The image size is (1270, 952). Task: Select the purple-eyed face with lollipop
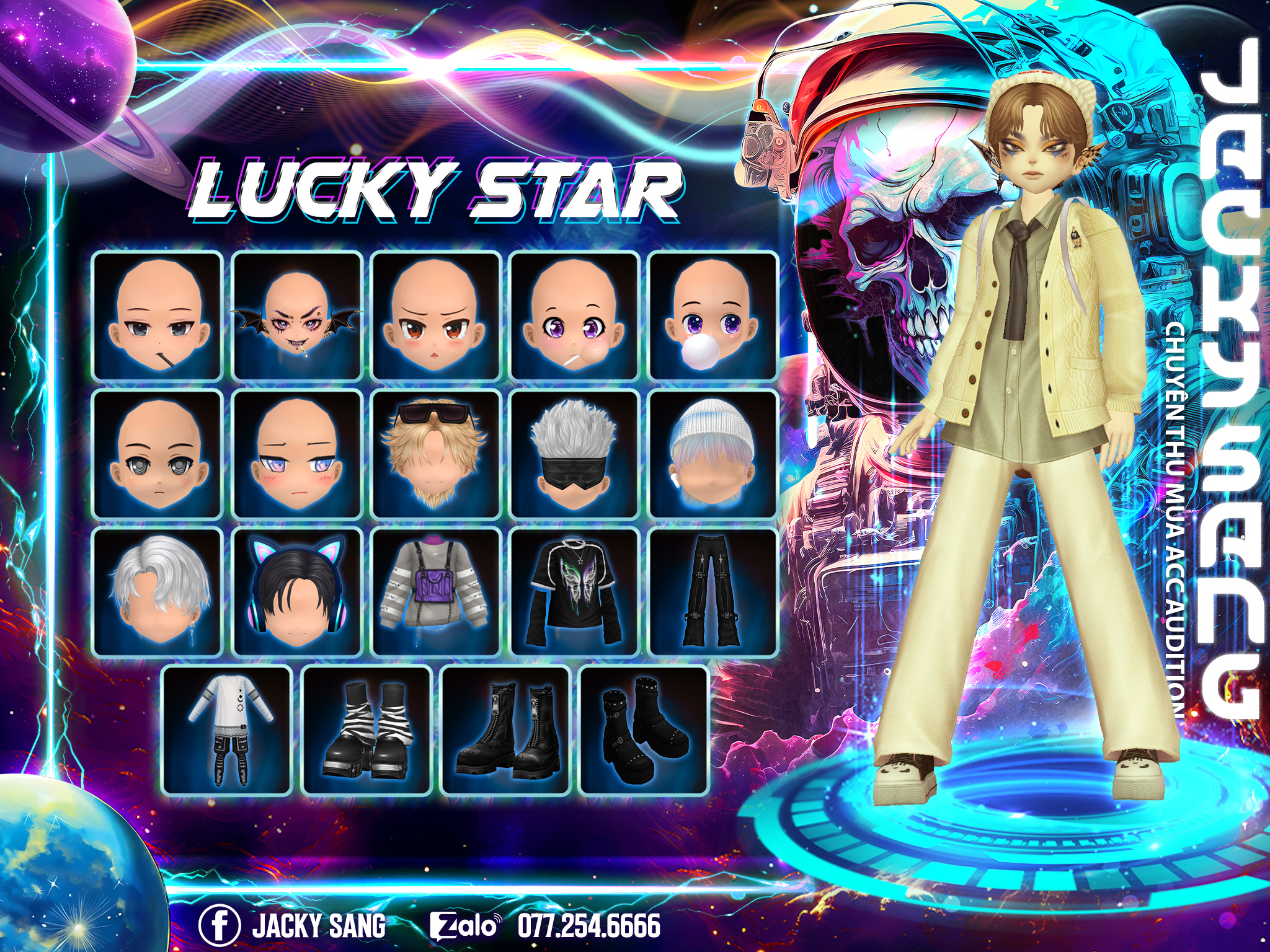[x=575, y=316]
